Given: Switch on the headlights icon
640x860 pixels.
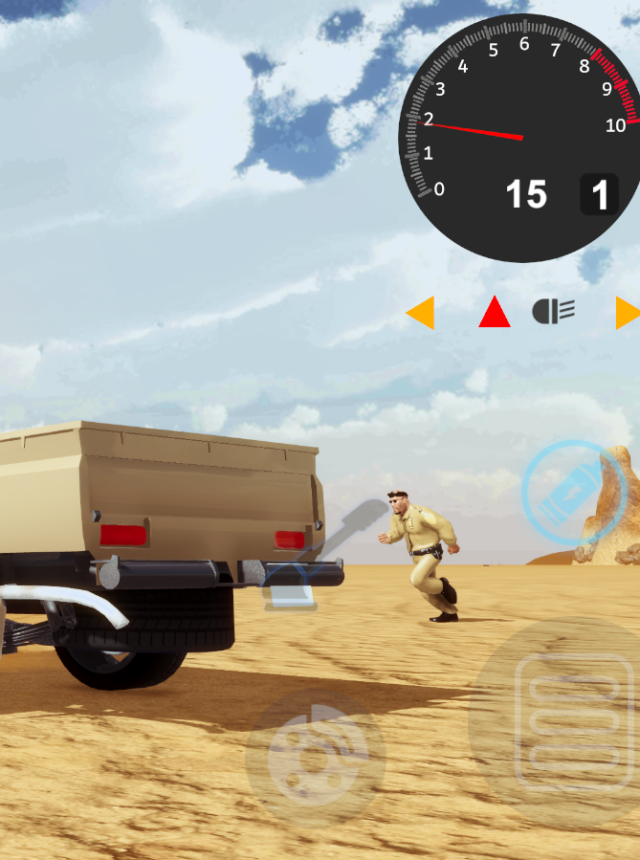Looking at the screenshot, I should click(x=553, y=312).
